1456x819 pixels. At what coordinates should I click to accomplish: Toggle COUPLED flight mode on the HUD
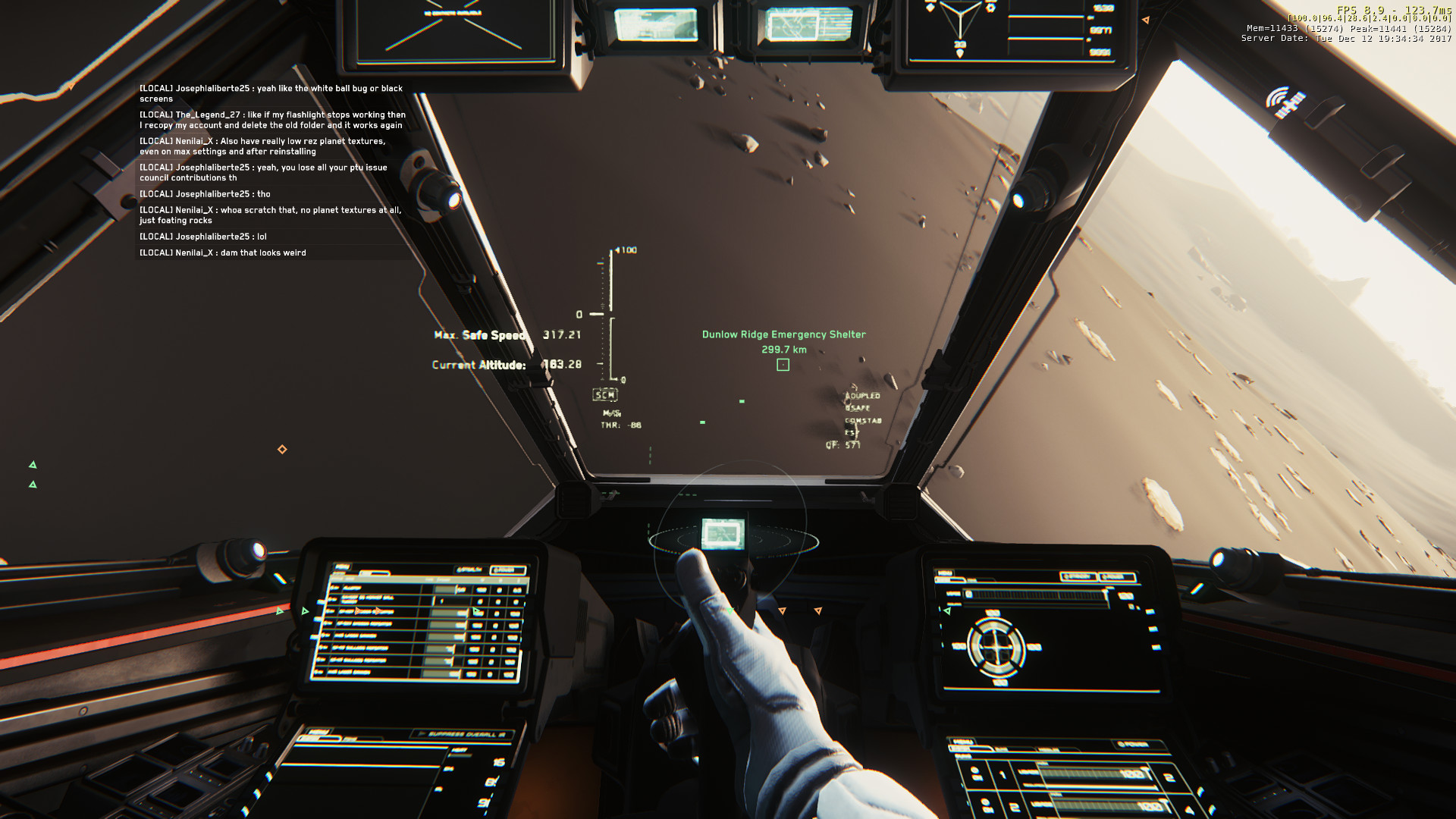(x=863, y=395)
